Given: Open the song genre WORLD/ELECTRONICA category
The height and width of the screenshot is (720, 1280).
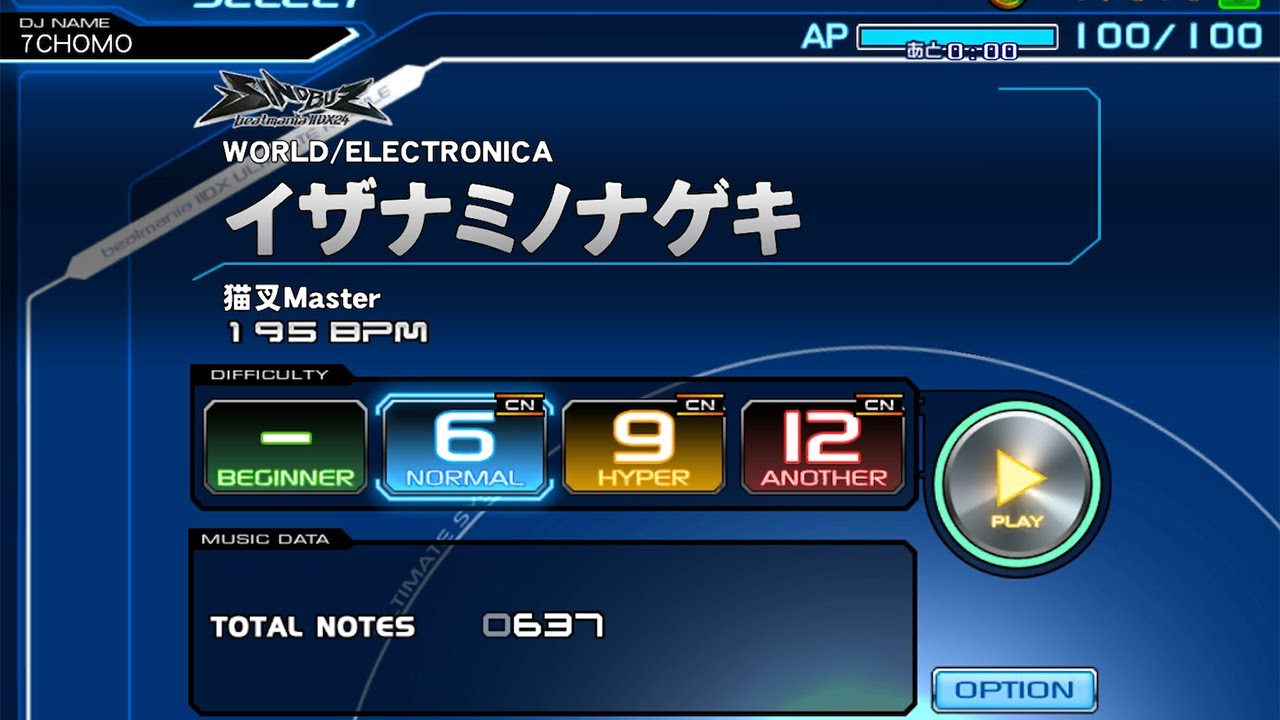Looking at the screenshot, I should click(385, 152).
